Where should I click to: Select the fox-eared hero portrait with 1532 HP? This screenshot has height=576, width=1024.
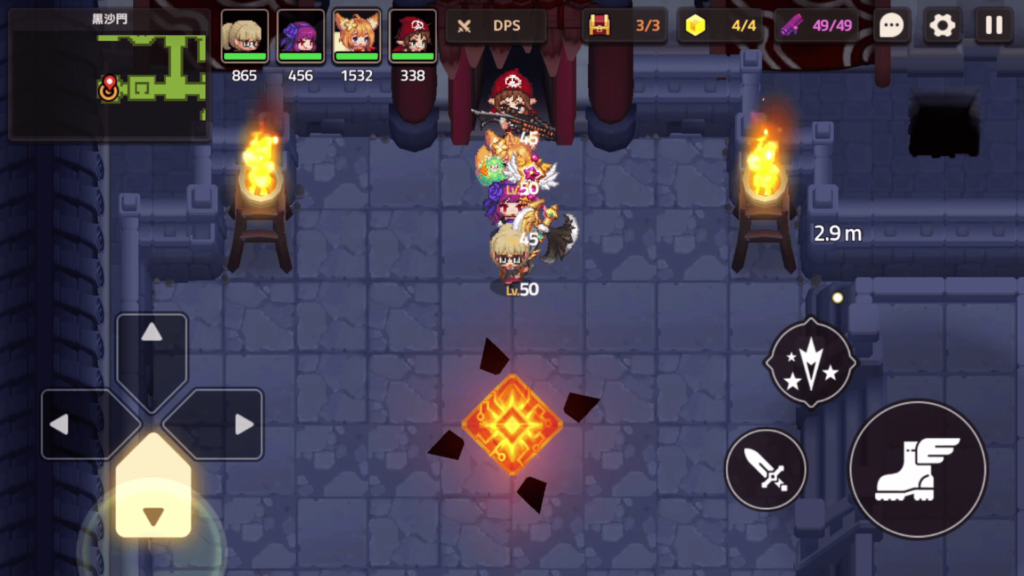[356, 37]
